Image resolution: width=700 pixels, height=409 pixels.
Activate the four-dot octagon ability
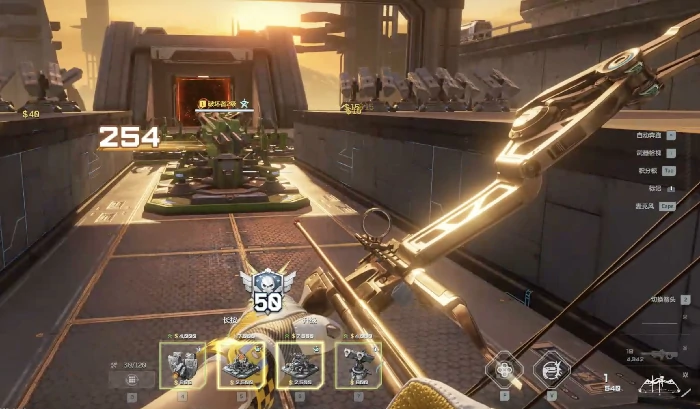(504, 367)
